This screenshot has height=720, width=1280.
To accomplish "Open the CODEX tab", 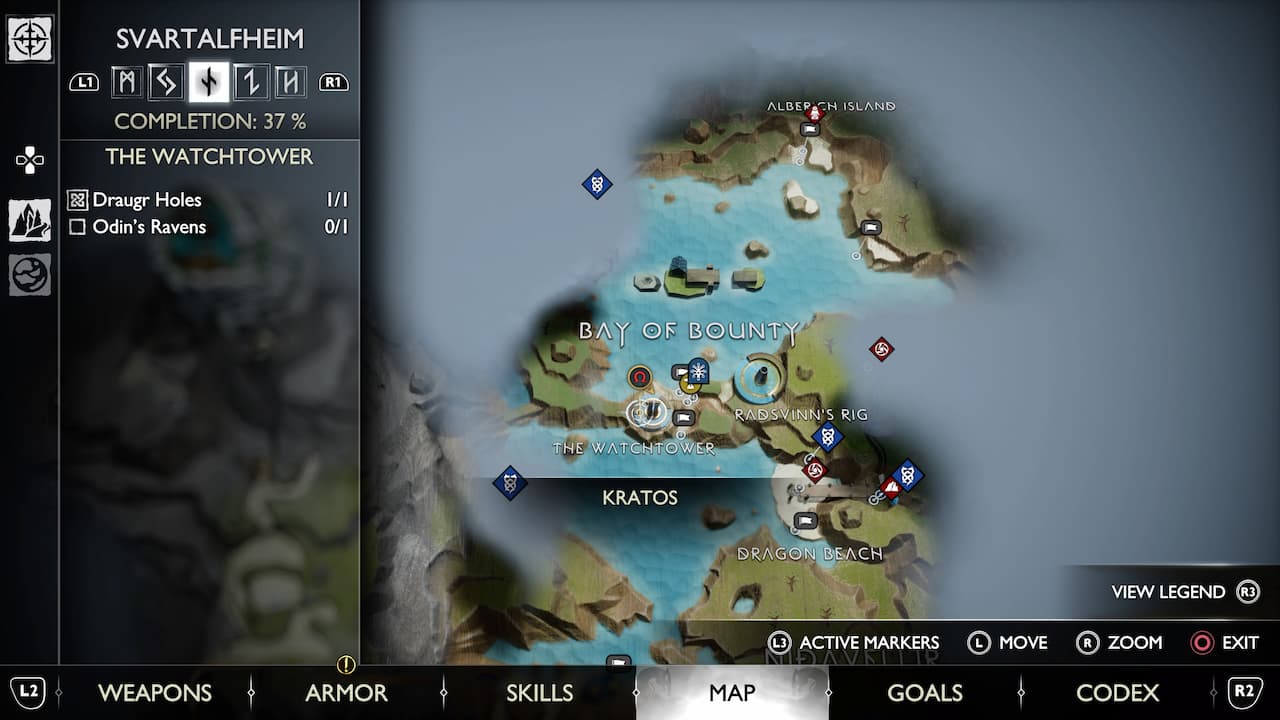I will (x=1117, y=692).
